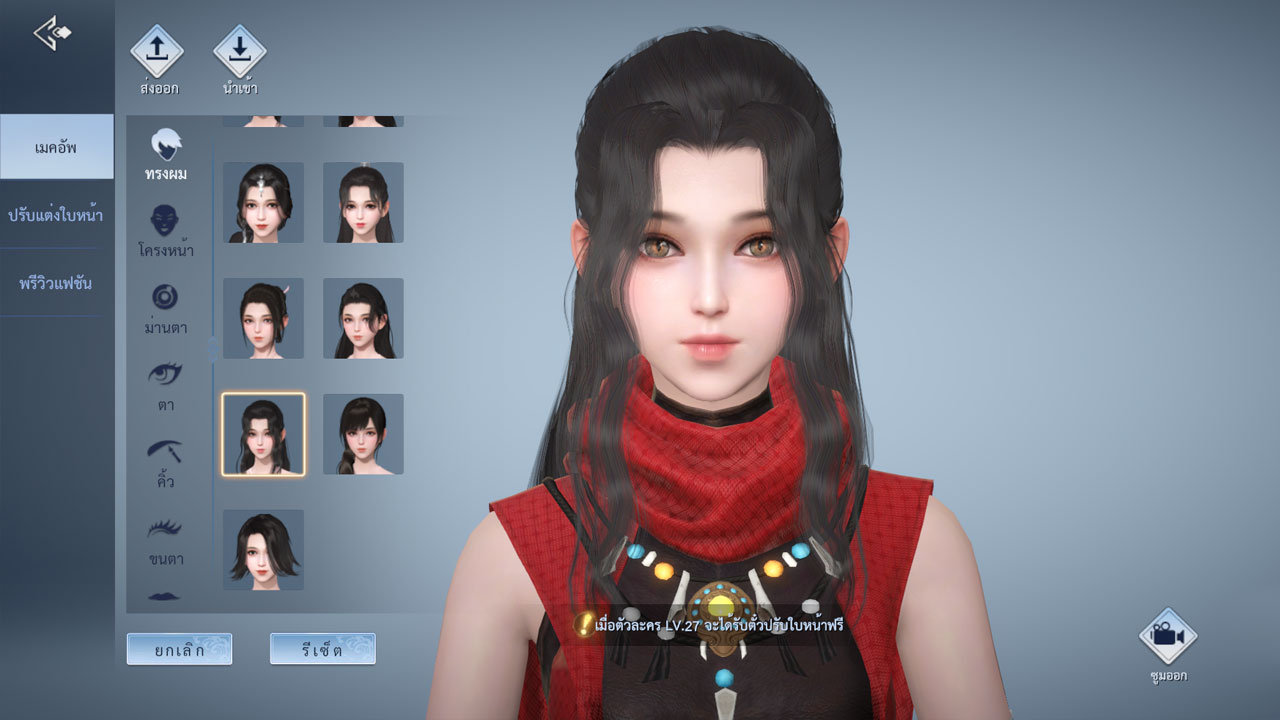Click the รีเซ็ต reset button
This screenshot has width=1280, height=720.
322,649
